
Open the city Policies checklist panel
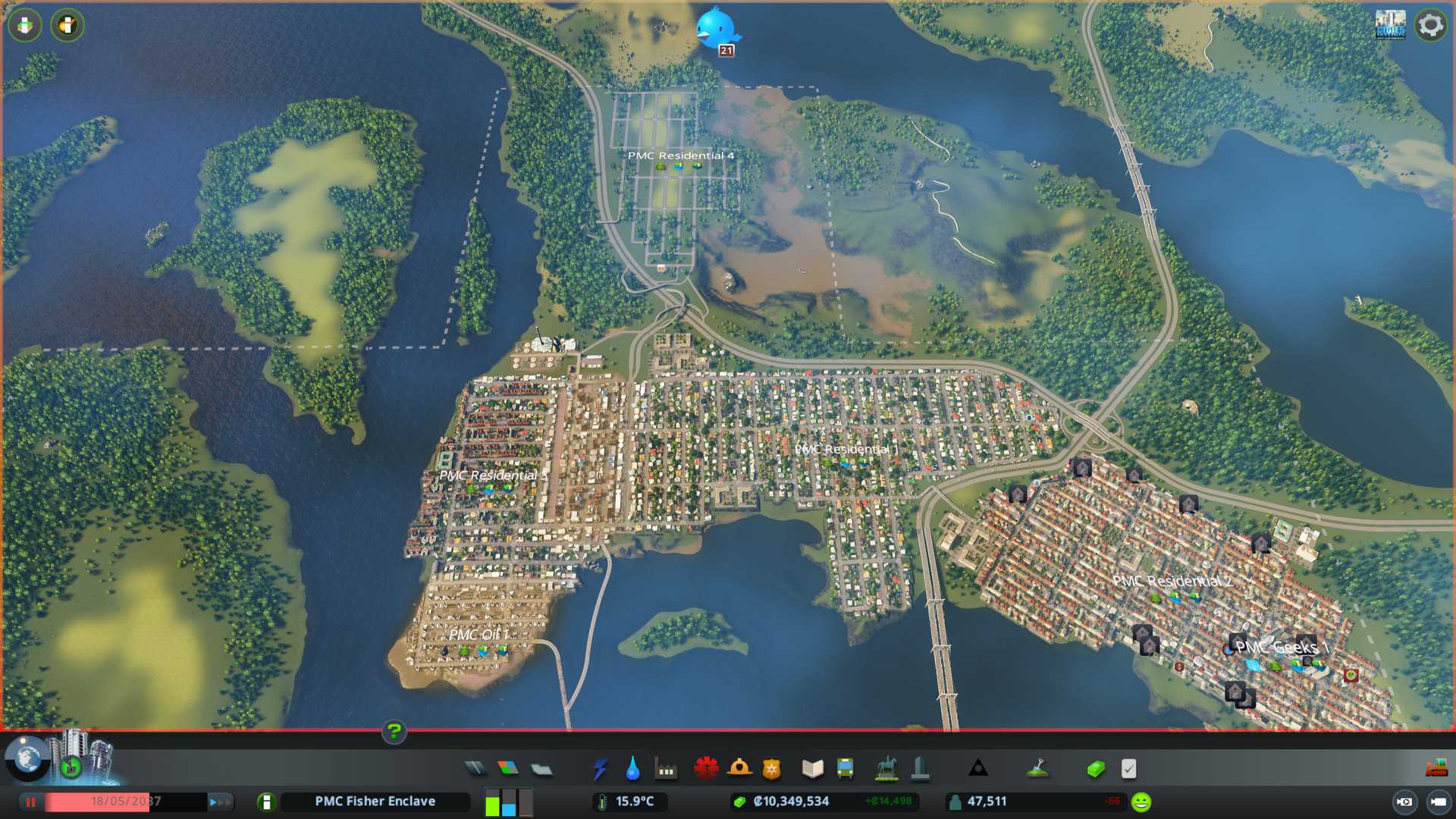pos(1128,769)
